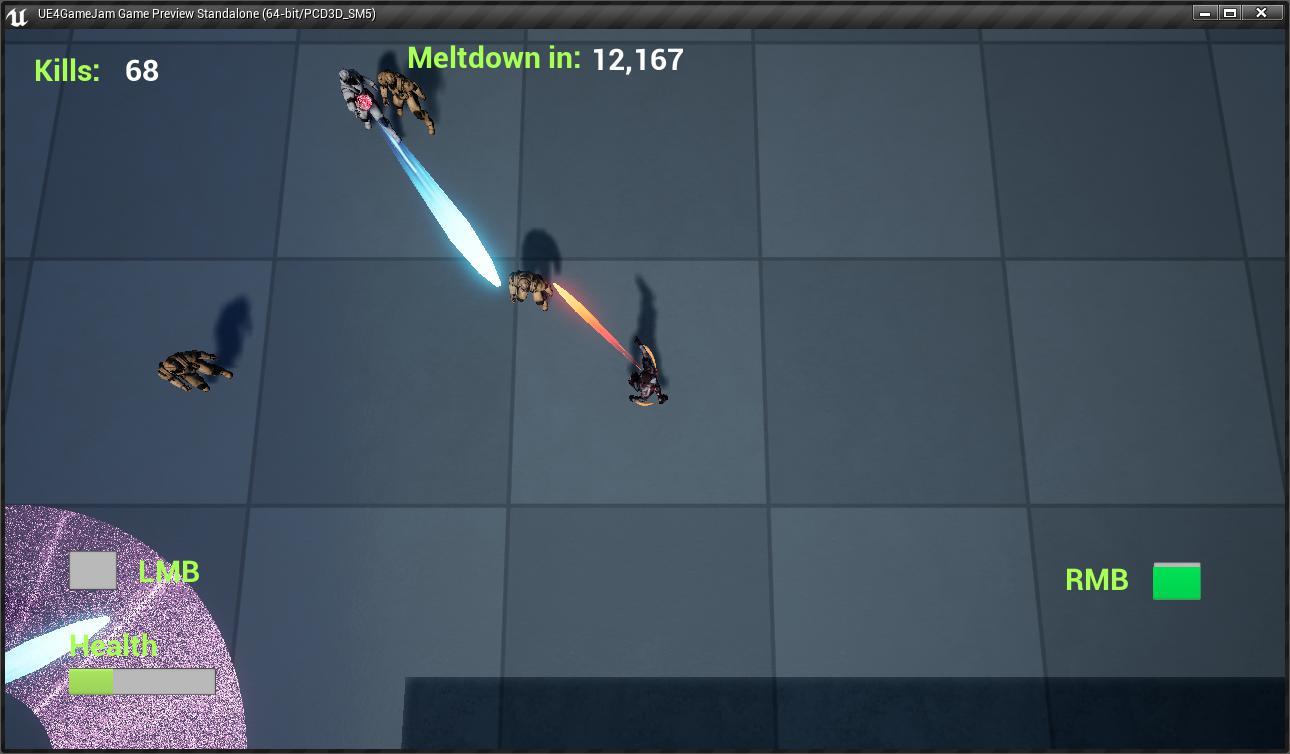
Task: Select the downed robot on the left floor
Action: [190, 370]
